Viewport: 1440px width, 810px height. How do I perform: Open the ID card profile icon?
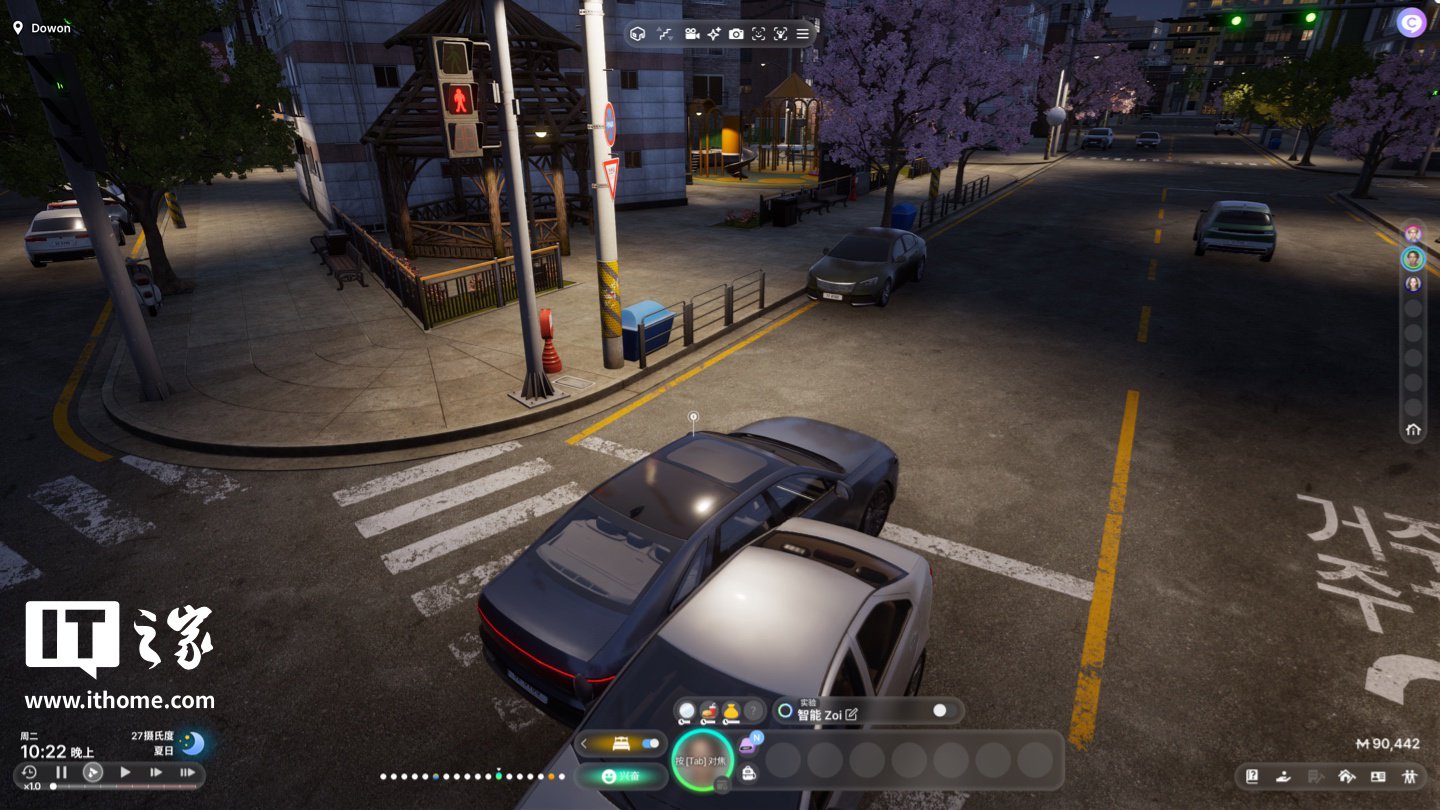point(1378,775)
